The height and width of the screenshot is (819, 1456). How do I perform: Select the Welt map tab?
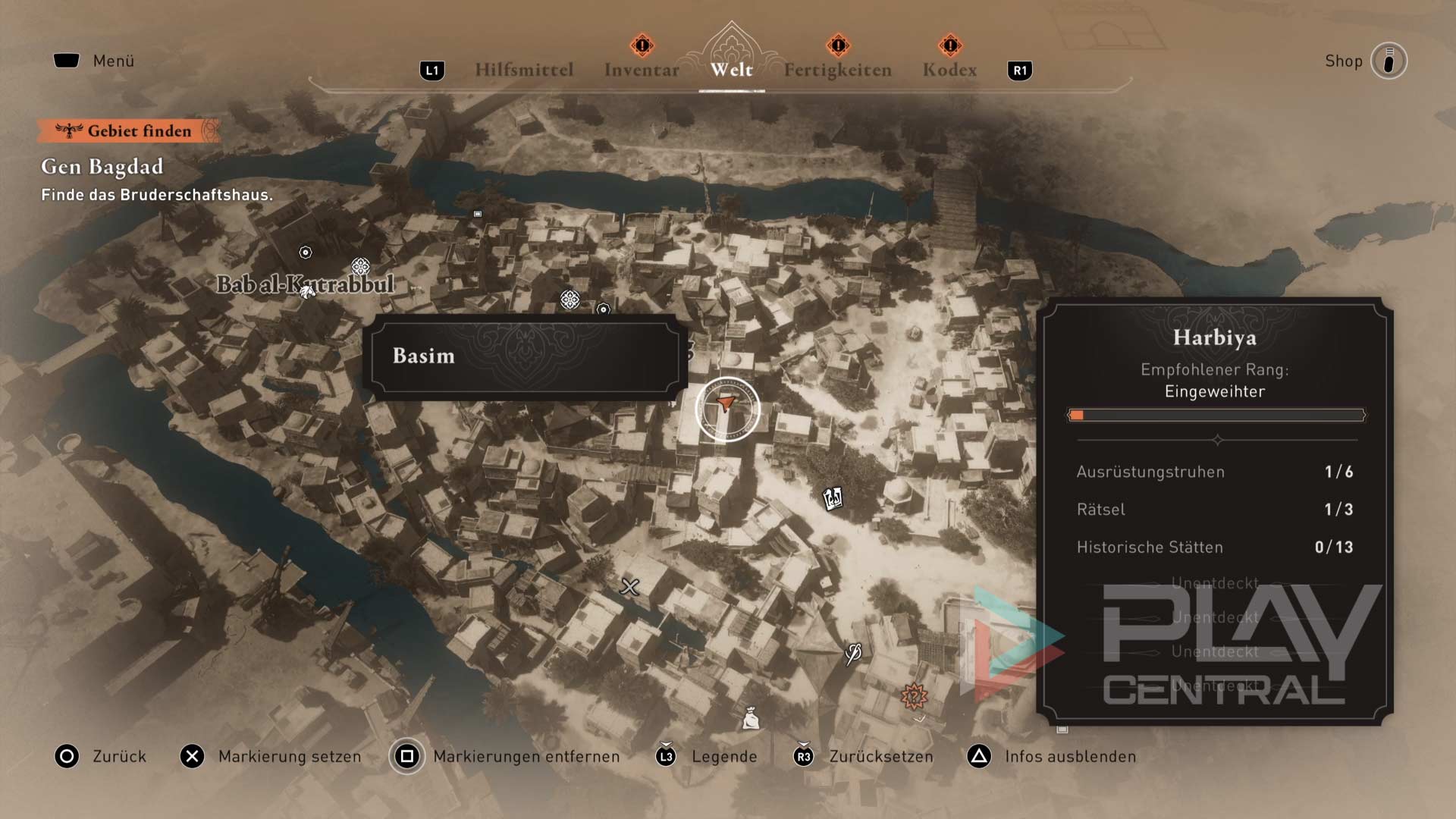(x=731, y=70)
